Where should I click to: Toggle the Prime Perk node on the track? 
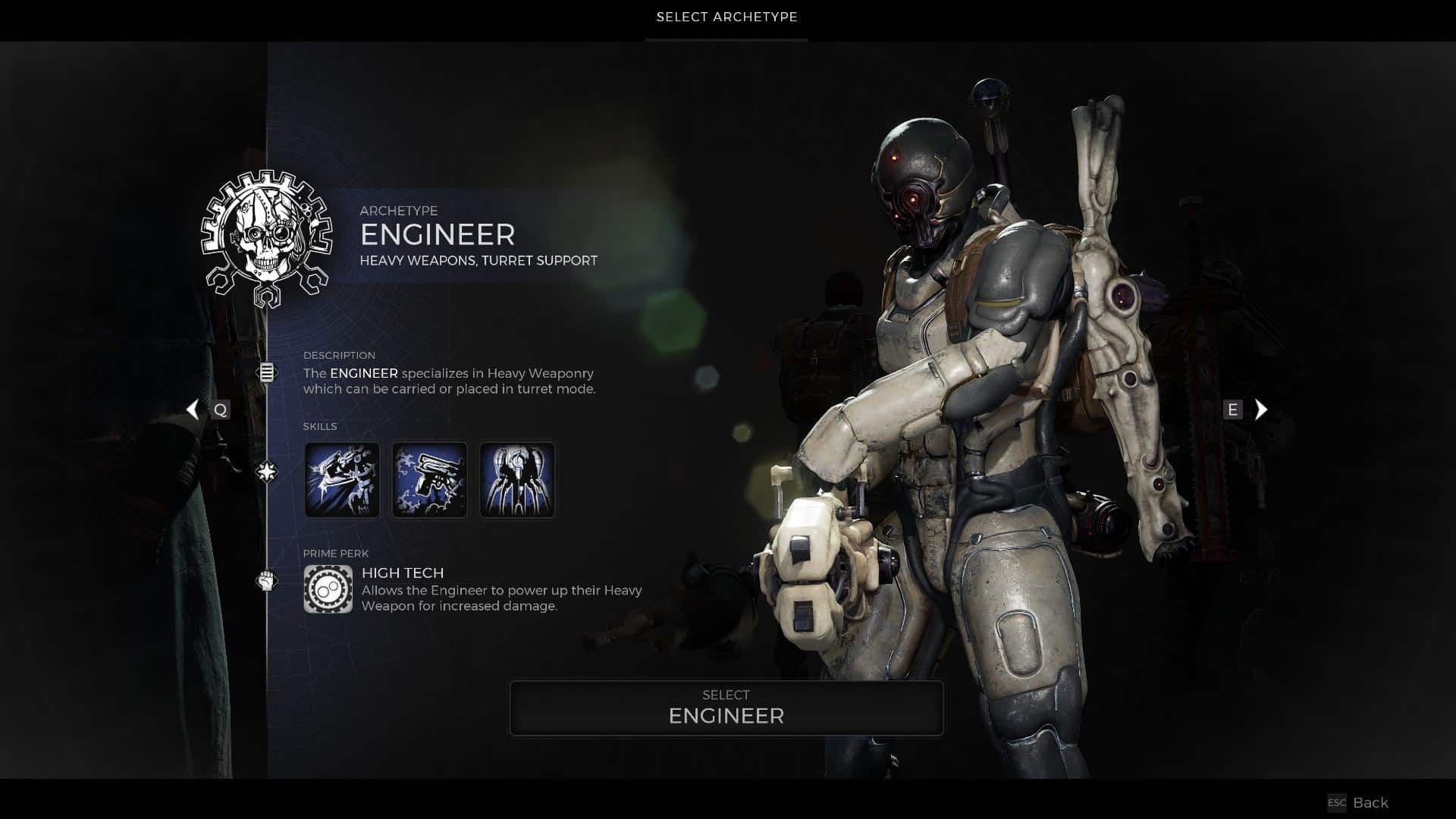click(x=266, y=576)
